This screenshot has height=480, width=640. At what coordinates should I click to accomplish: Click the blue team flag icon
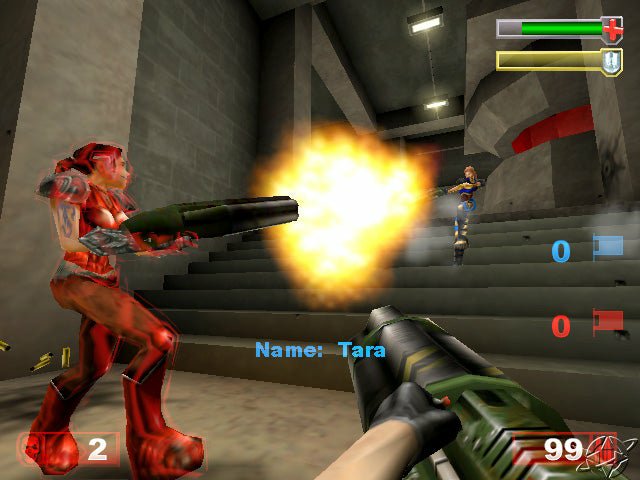607,247
